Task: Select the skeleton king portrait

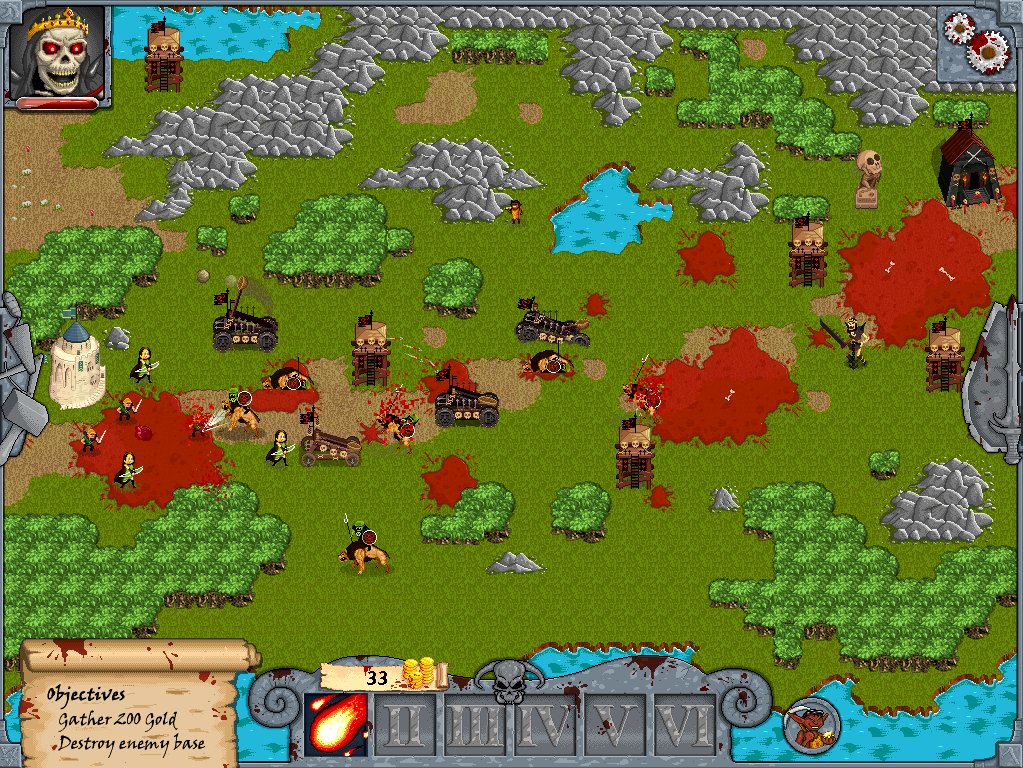Action: coord(57,52)
